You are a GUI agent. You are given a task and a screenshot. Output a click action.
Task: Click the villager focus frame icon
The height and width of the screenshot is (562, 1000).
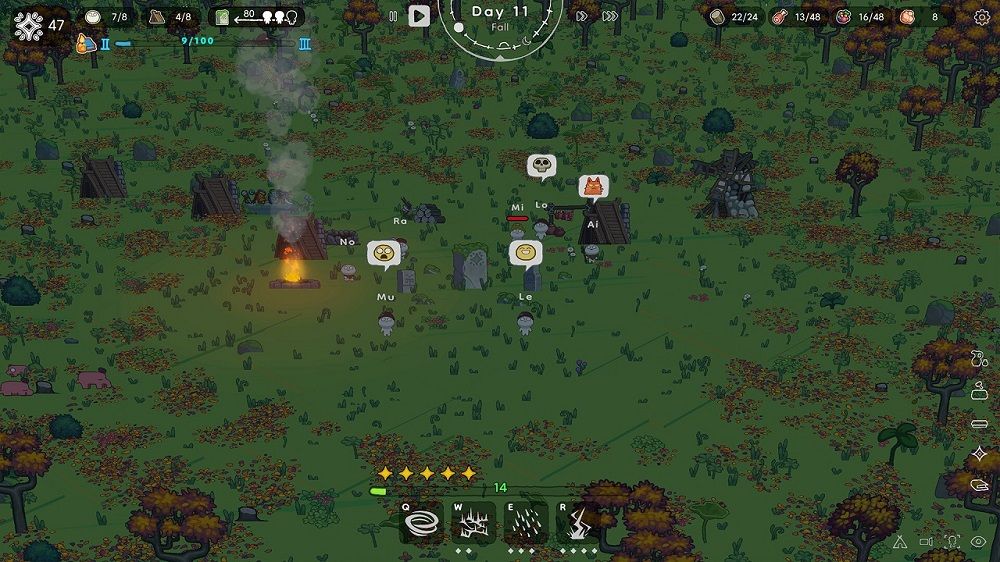[x=952, y=542]
